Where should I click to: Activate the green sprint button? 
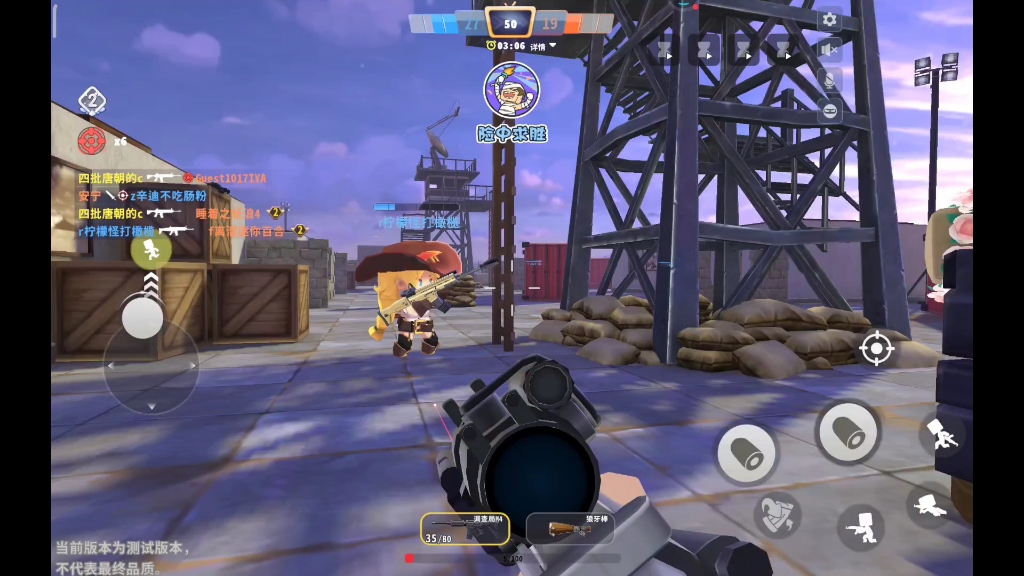pyautogui.click(x=150, y=250)
